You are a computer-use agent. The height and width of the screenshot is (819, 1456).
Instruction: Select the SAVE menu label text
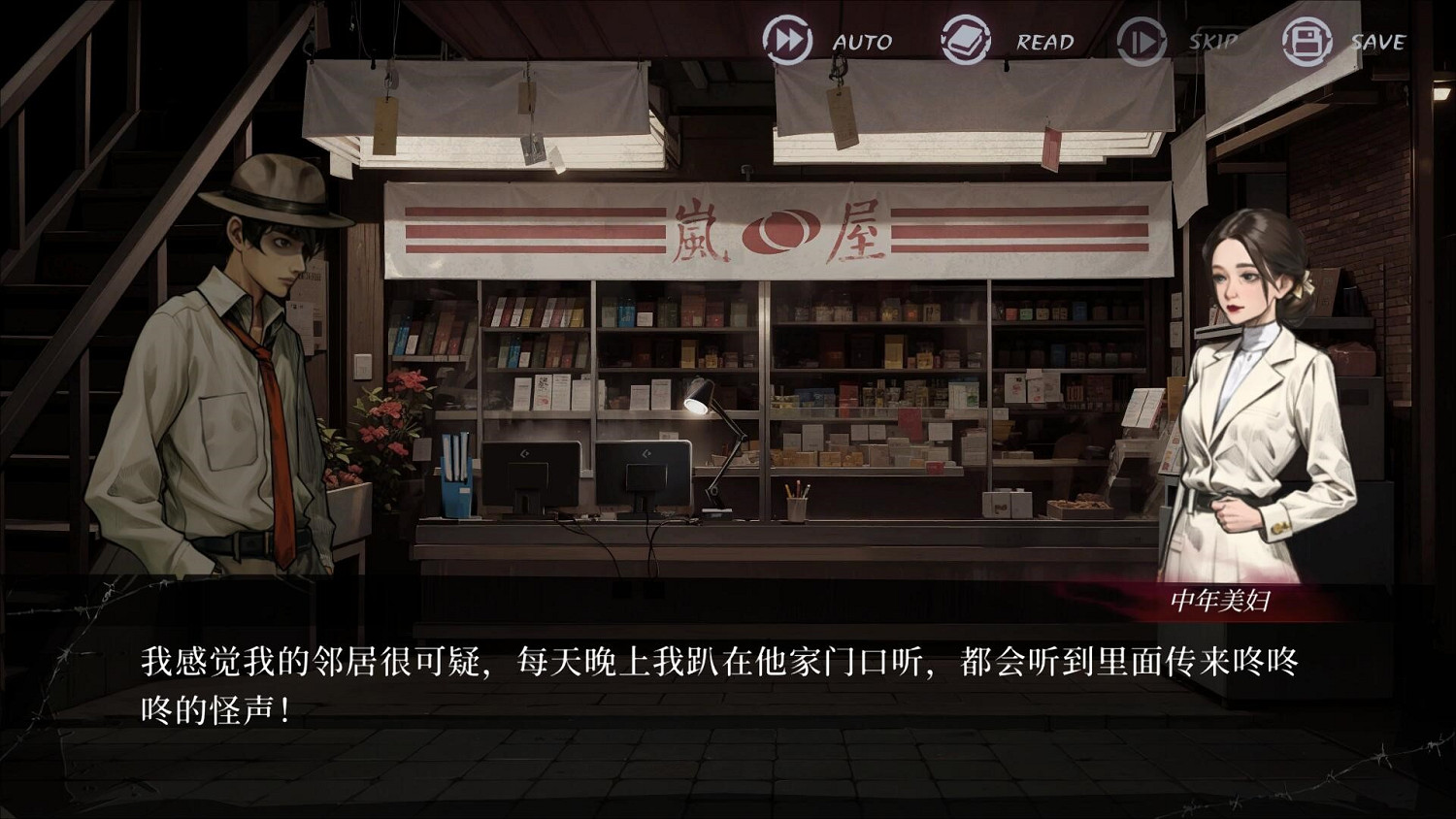click(1376, 43)
